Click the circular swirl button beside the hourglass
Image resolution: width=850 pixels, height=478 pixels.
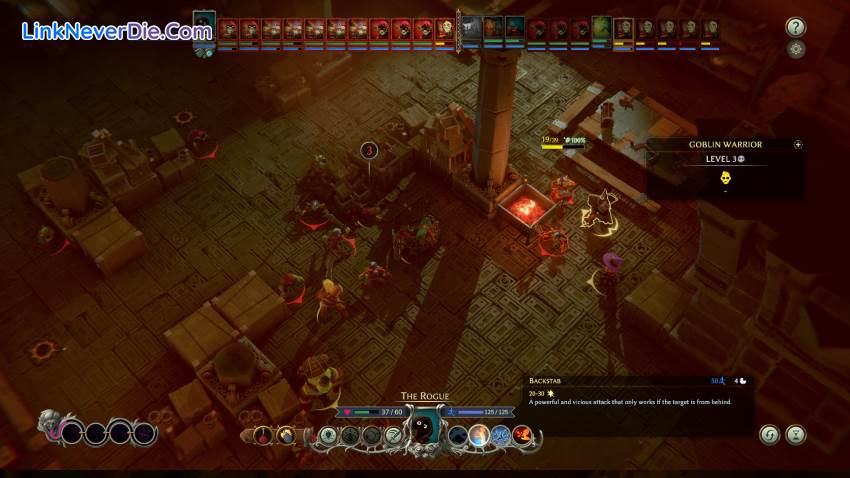point(769,435)
